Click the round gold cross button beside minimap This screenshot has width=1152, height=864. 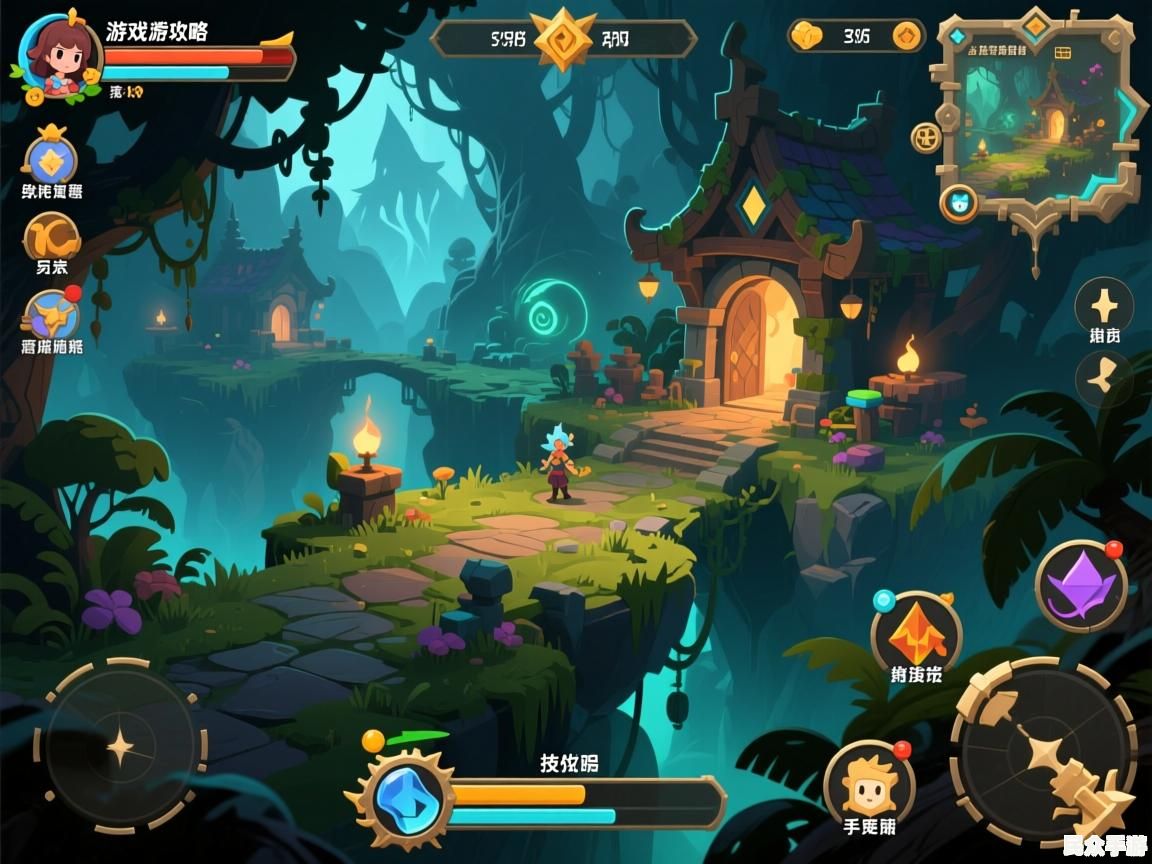(926, 137)
